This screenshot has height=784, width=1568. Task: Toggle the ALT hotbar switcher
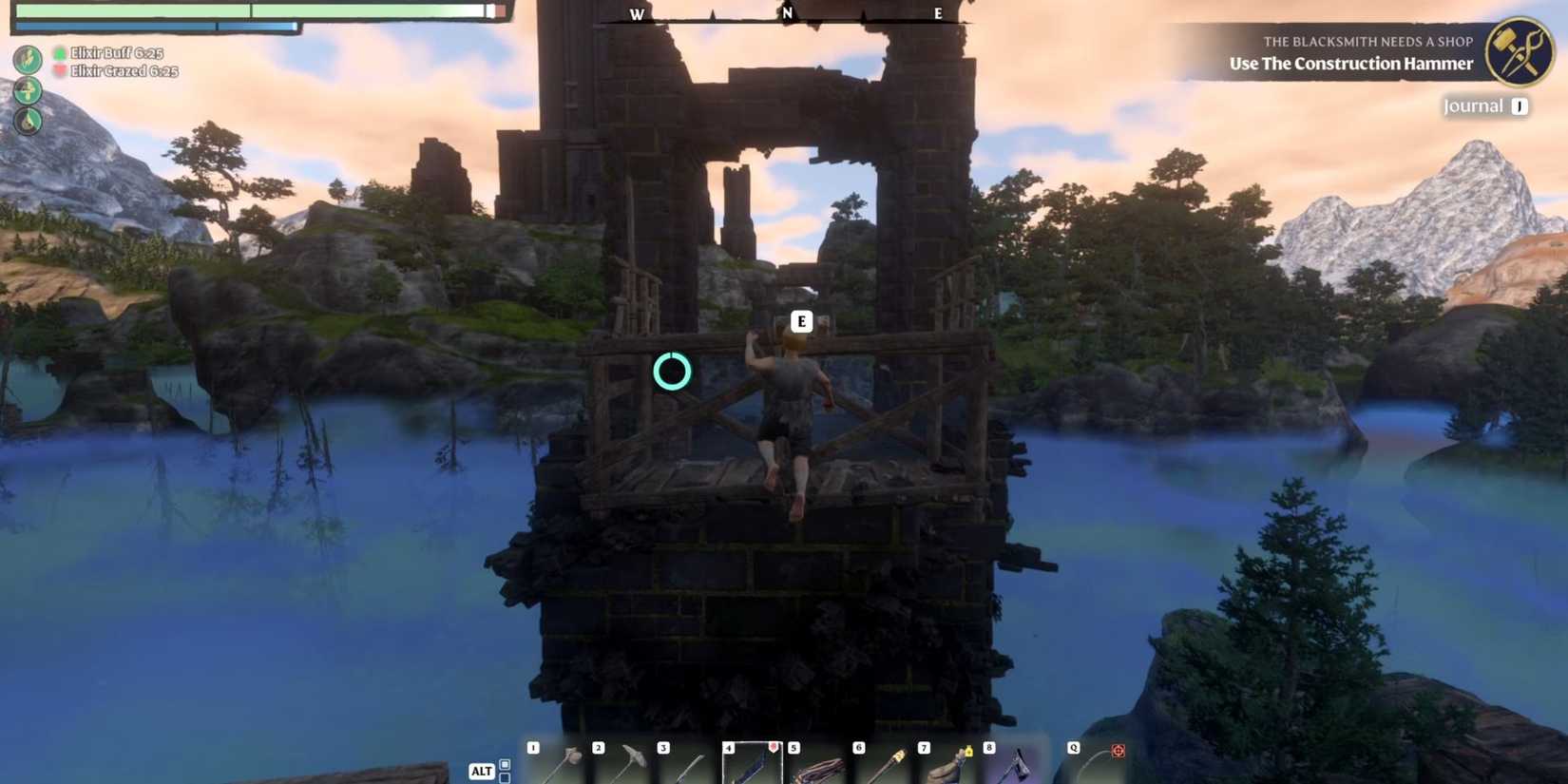click(482, 772)
